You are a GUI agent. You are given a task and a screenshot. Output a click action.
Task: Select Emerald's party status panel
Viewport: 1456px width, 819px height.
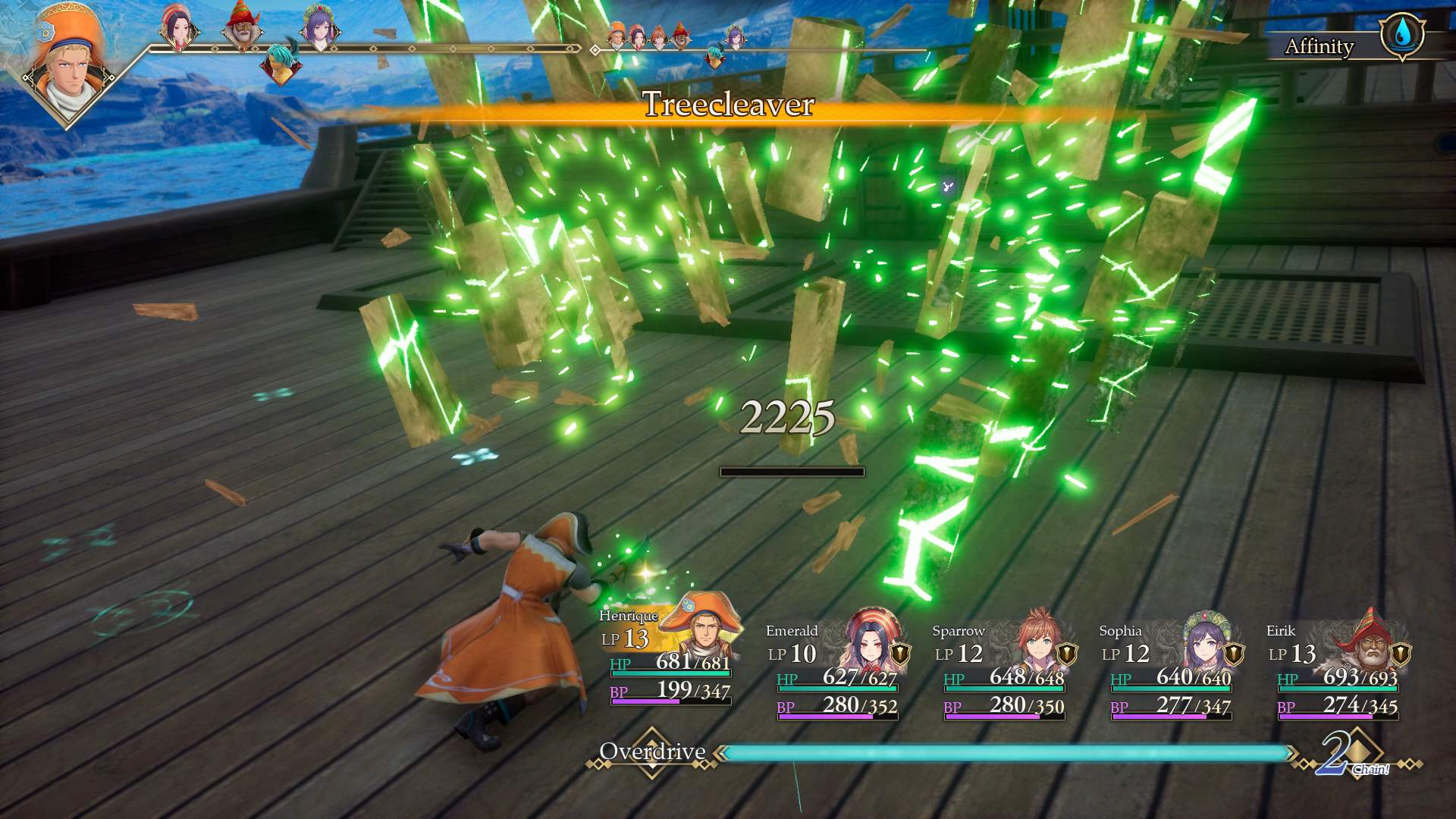836,667
